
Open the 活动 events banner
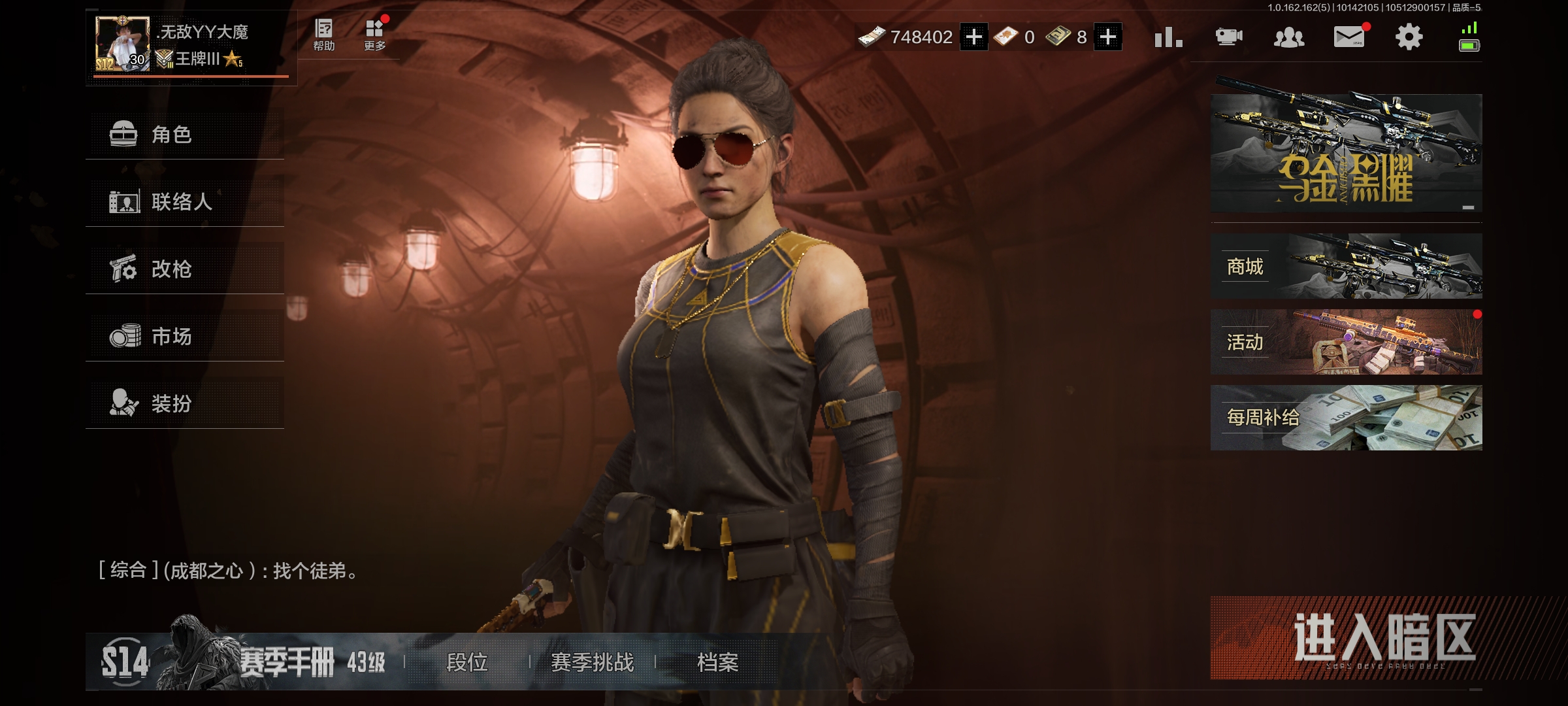pyautogui.click(x=1346, y=342)
